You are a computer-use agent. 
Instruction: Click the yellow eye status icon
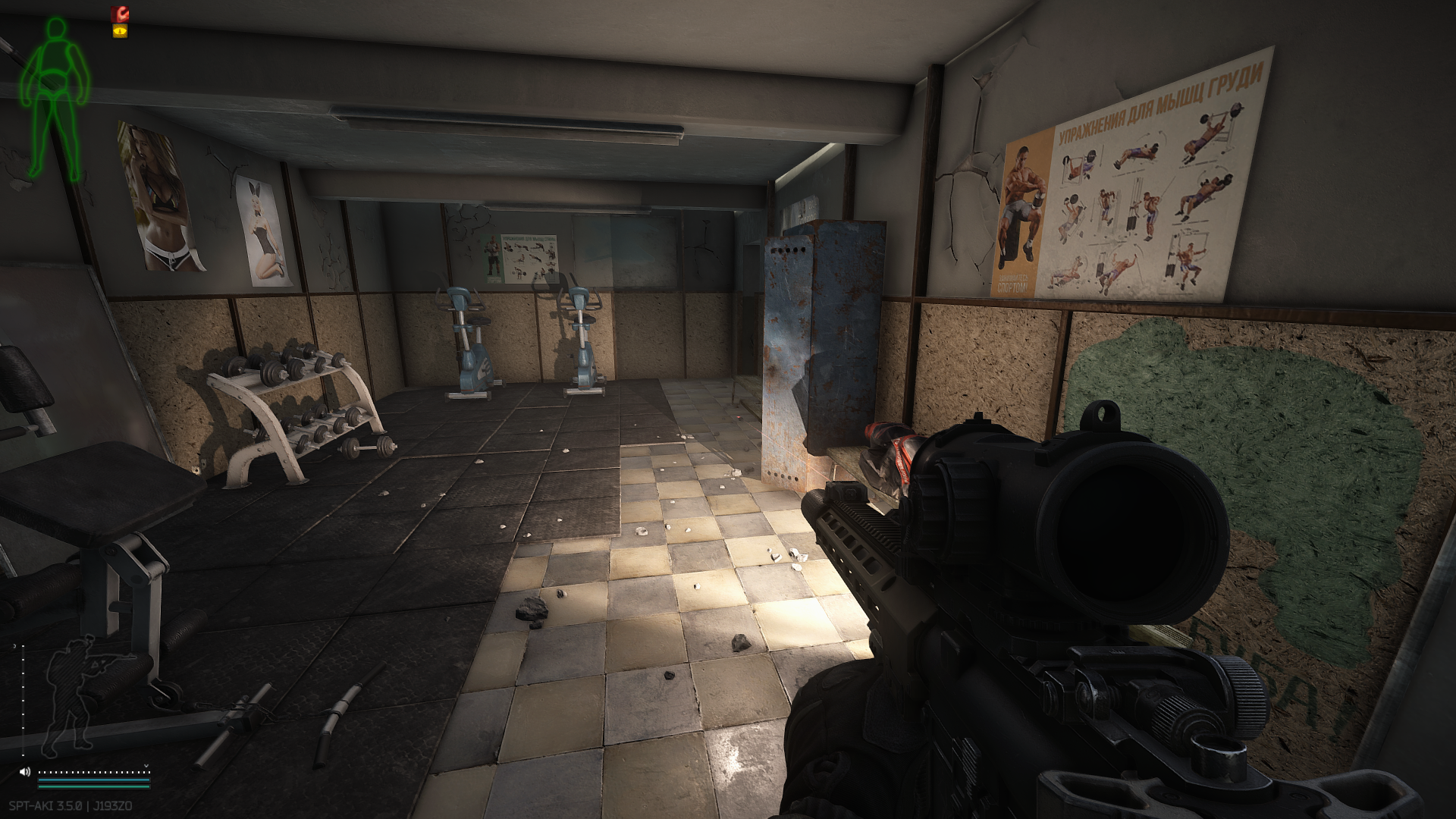(x=120, y=31)
